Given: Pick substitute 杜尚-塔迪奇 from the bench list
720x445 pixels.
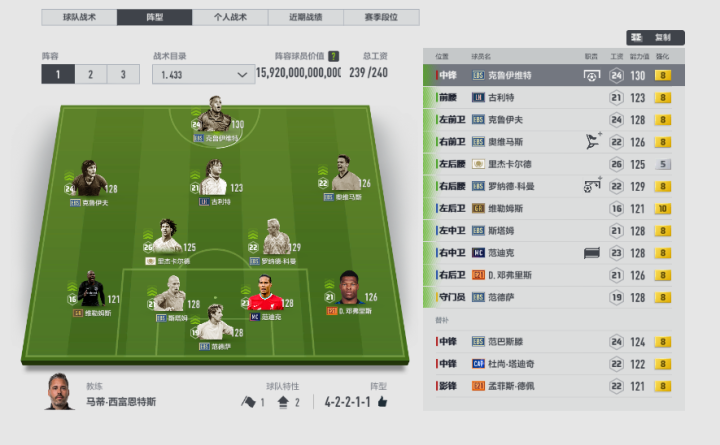Looking at the screenshot, I should point(554,364).
